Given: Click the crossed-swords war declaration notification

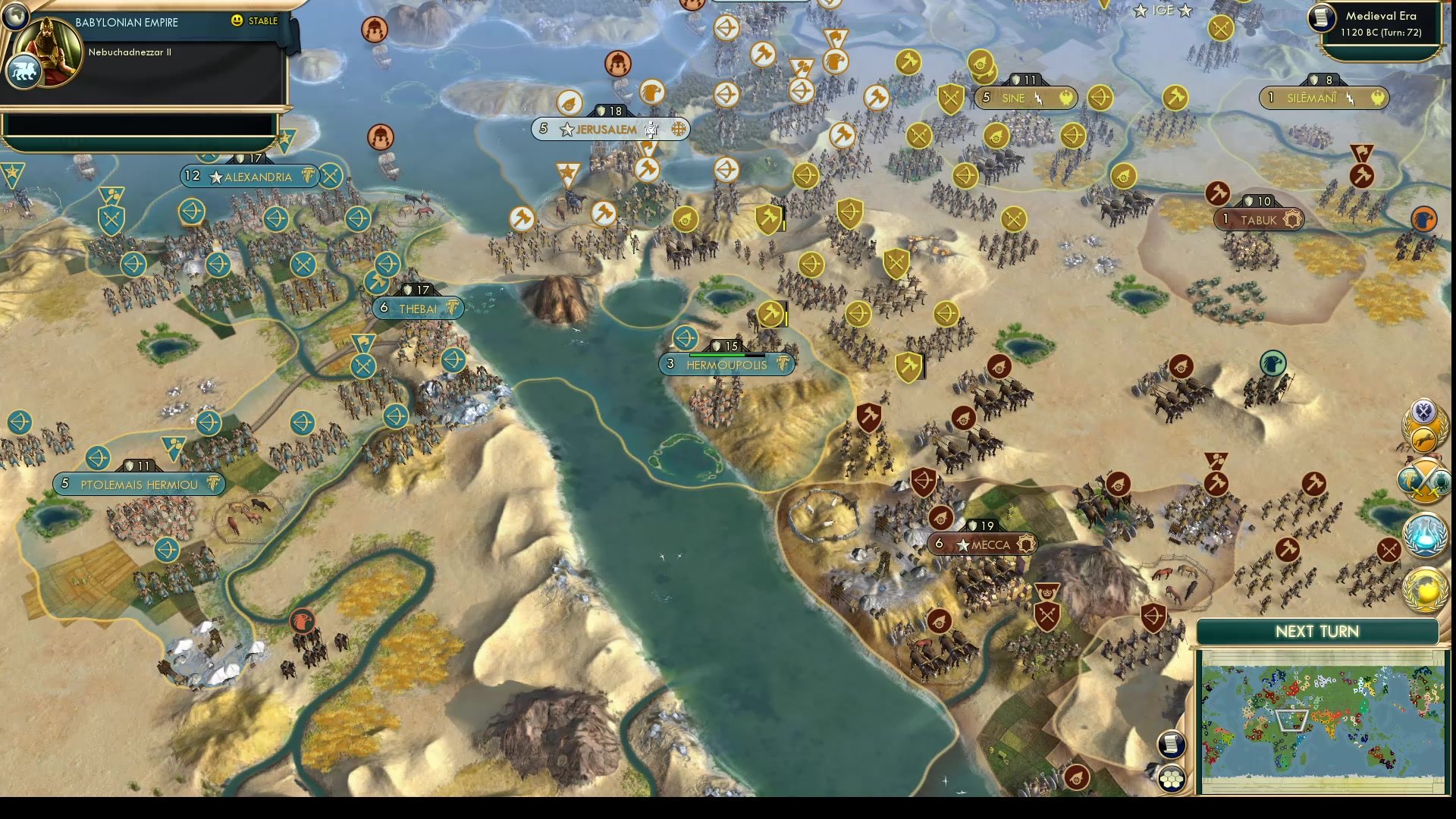Looking at the screenshot, I should click(1423, 480).
